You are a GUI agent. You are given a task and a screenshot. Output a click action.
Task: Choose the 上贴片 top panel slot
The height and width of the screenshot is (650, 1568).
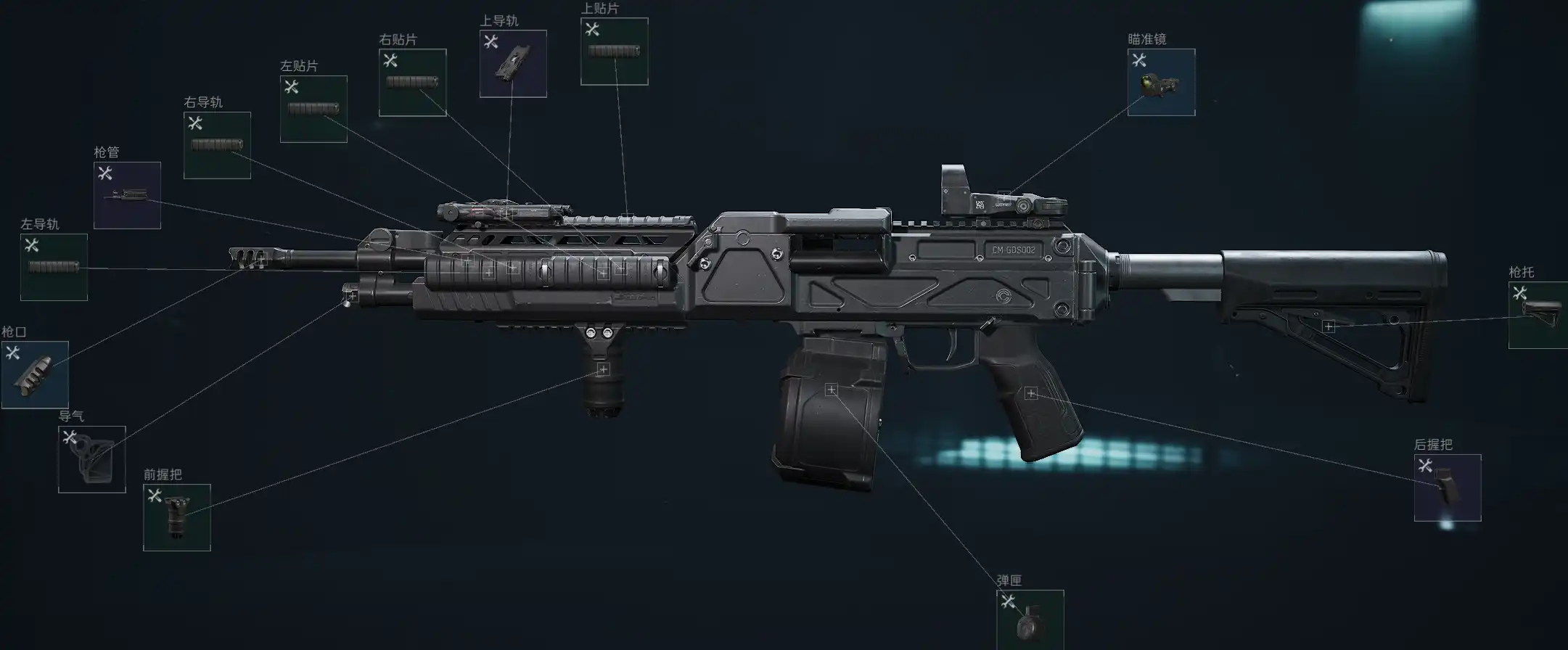coord(614,52)
